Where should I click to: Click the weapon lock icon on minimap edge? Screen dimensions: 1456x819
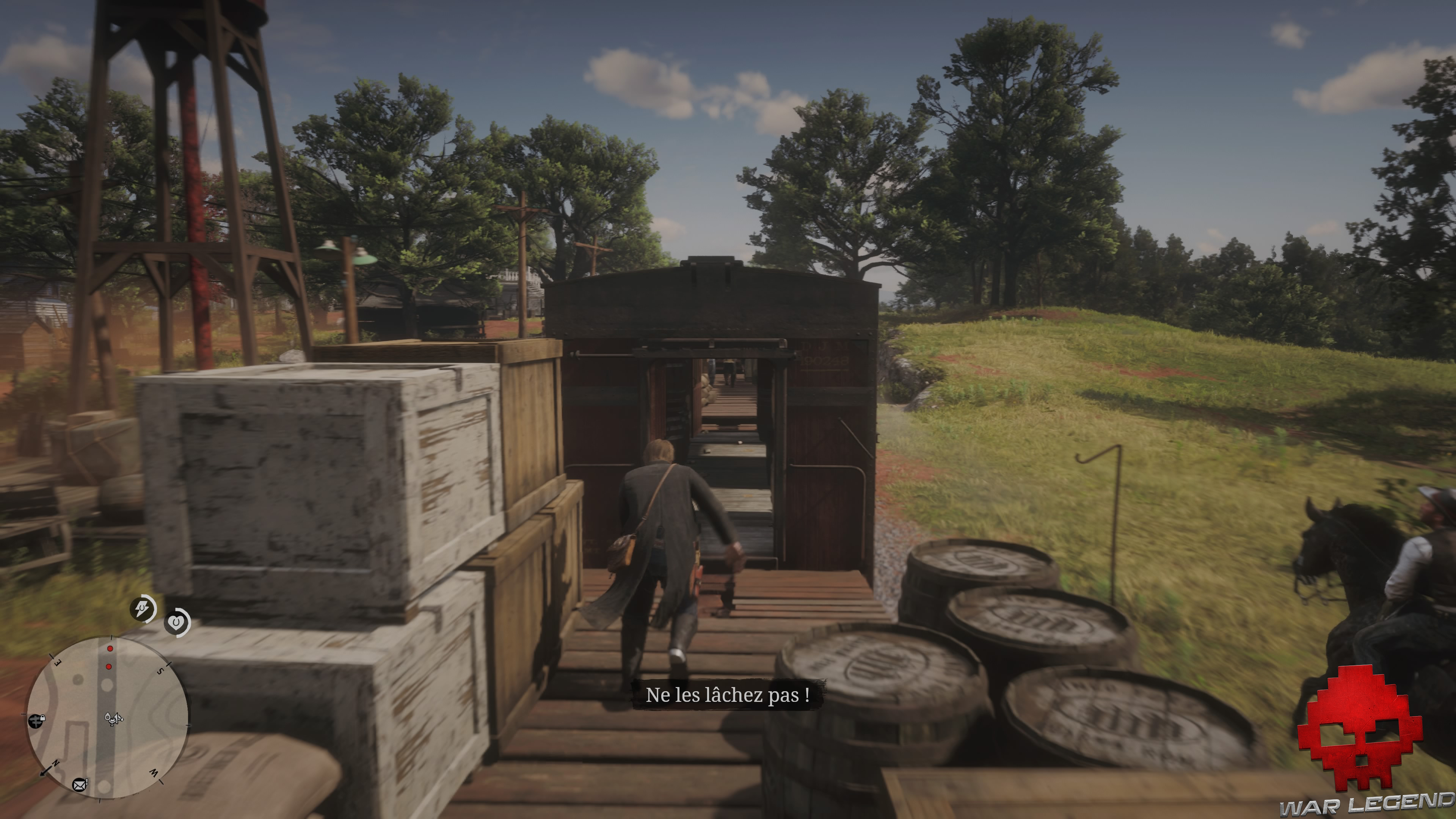point(36,721)
